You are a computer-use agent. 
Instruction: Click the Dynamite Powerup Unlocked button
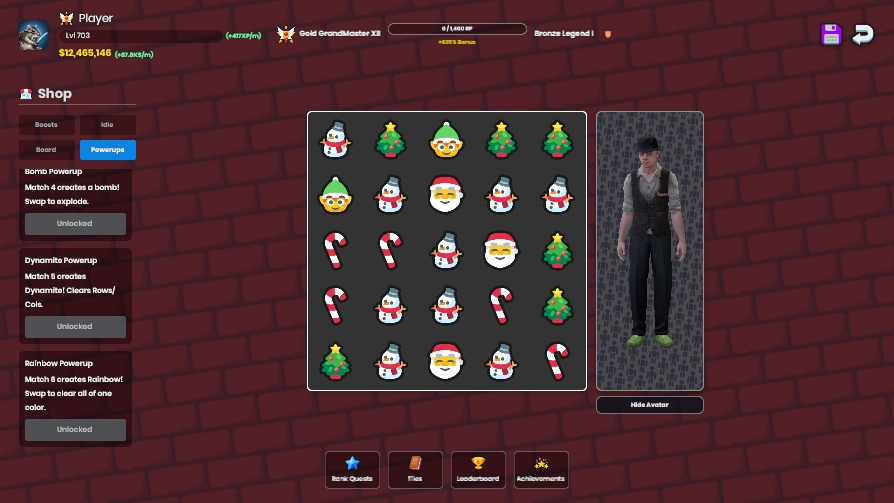[75, 327]
